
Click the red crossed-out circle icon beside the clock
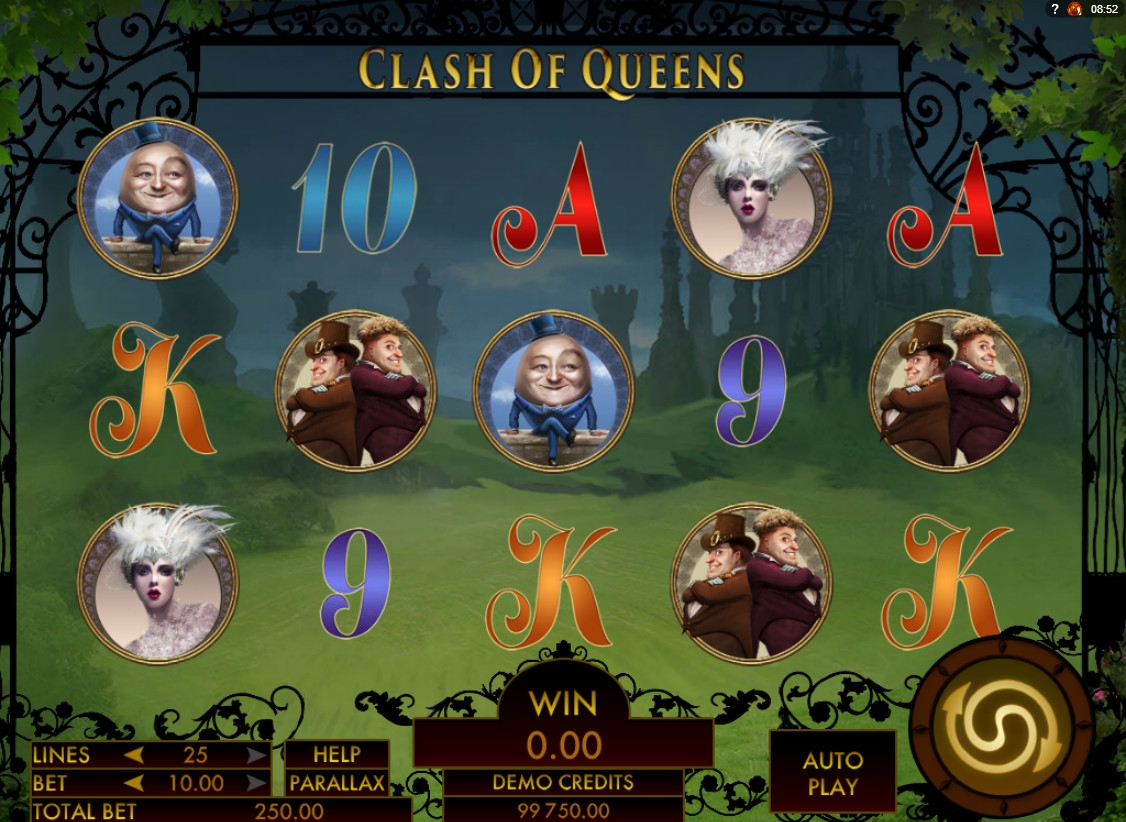[1075, 9]
